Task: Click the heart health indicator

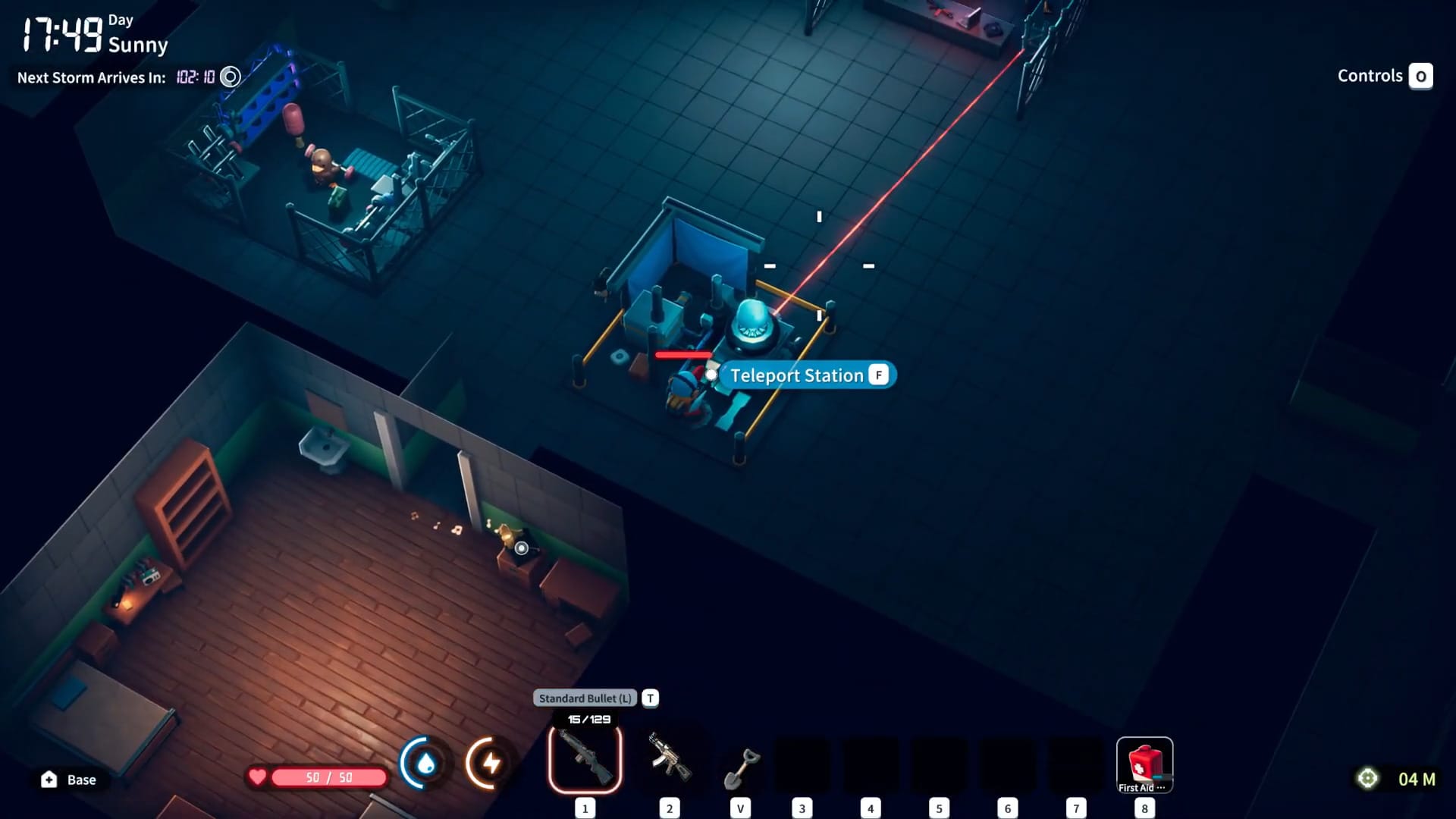Action: point(257,777)
